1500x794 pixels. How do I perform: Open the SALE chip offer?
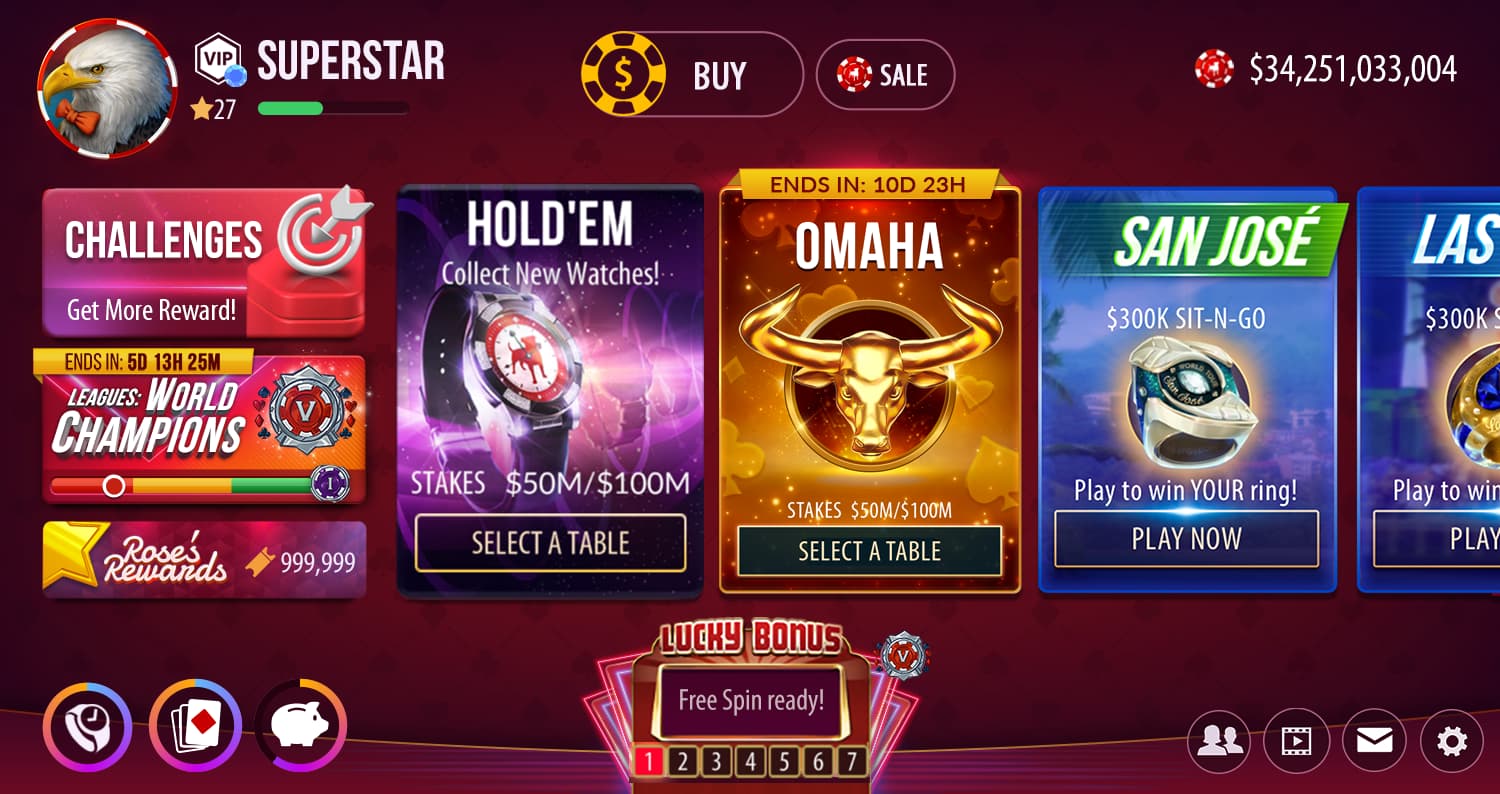tap(886, 74)
